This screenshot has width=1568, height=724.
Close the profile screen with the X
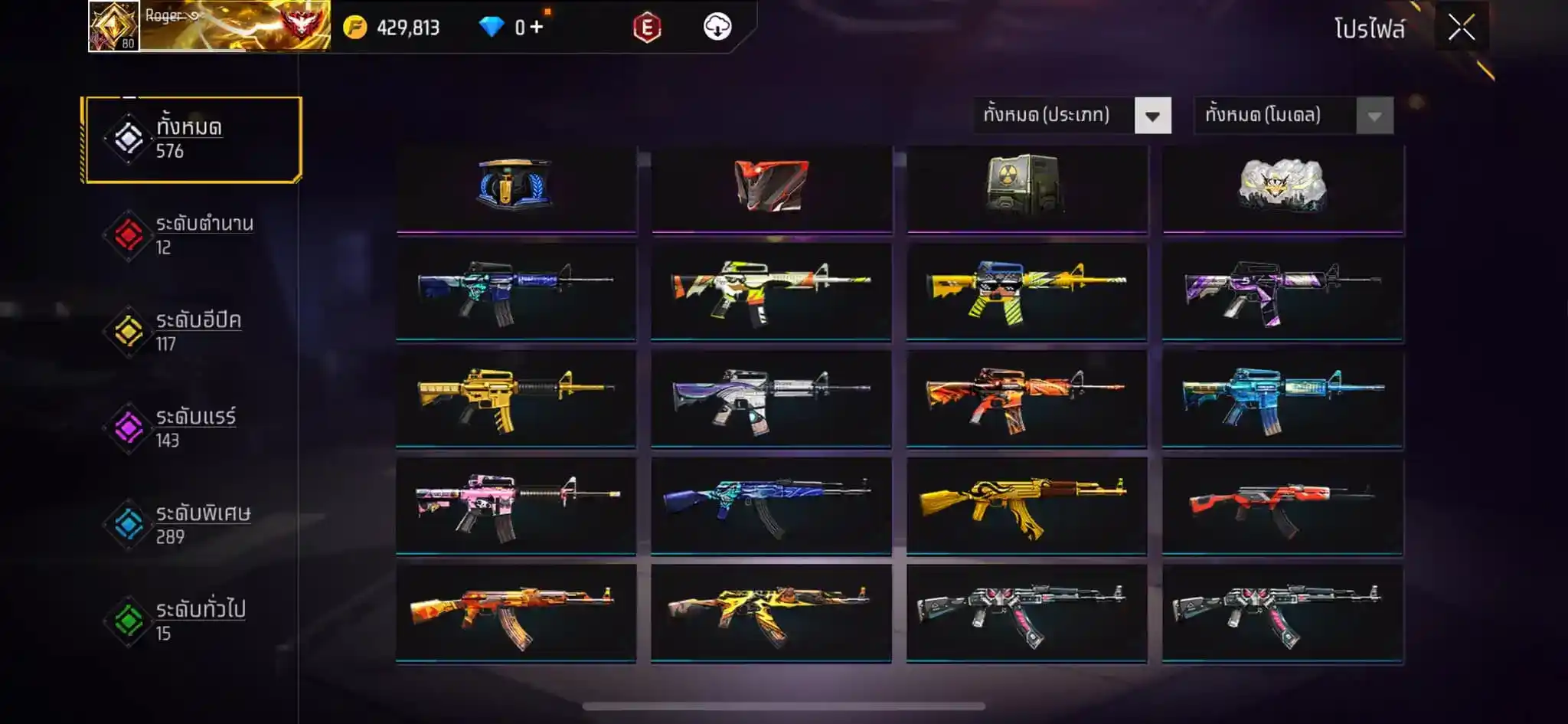pos(1461,28)
